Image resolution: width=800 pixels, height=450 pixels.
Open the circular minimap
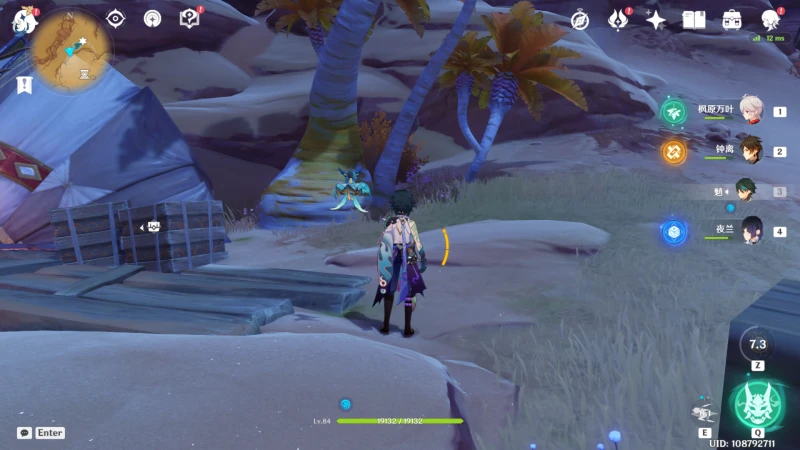pos(70,50)
